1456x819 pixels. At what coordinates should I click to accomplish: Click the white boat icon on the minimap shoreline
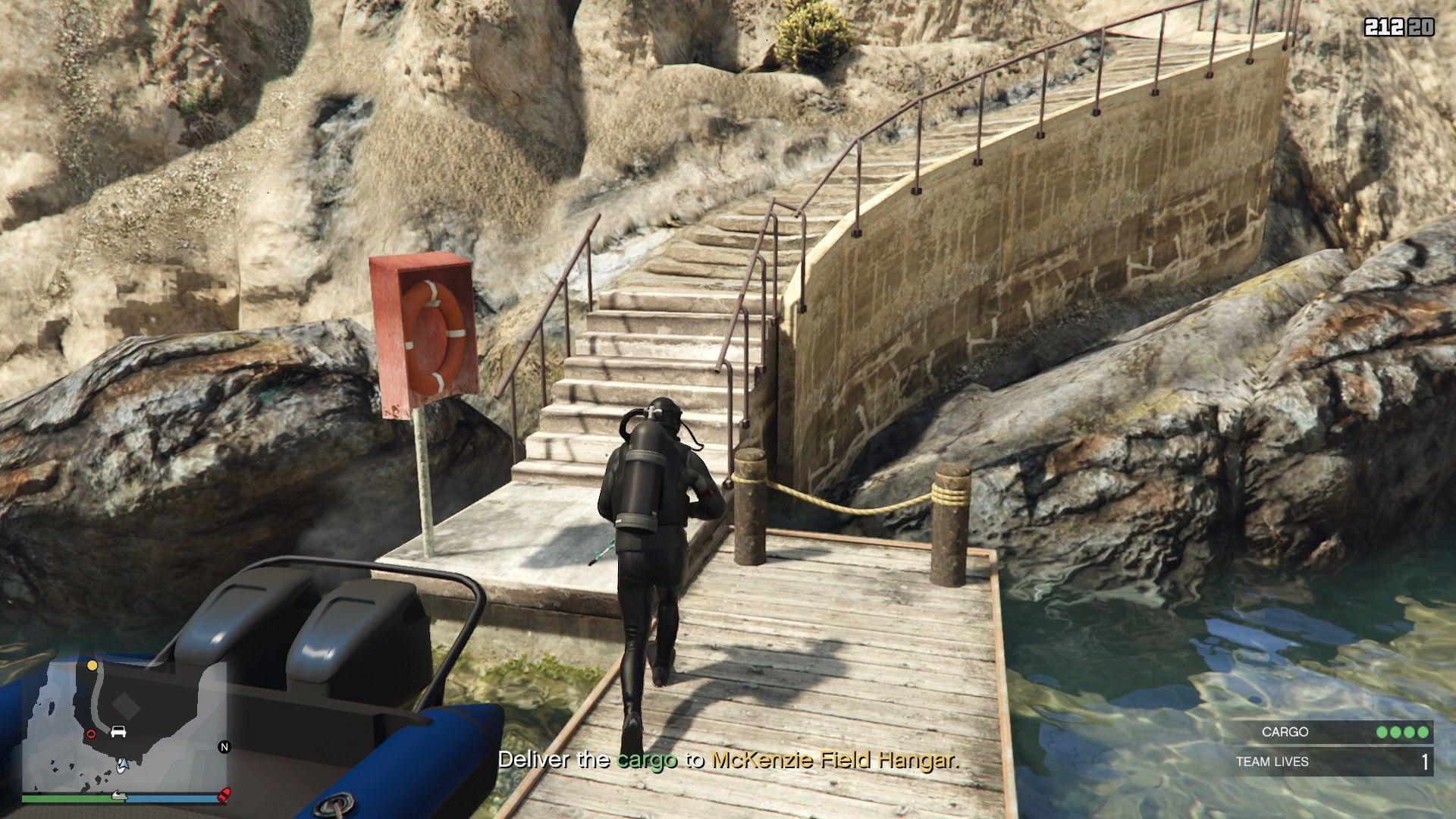pyautogui.click(x=119, y=795)
